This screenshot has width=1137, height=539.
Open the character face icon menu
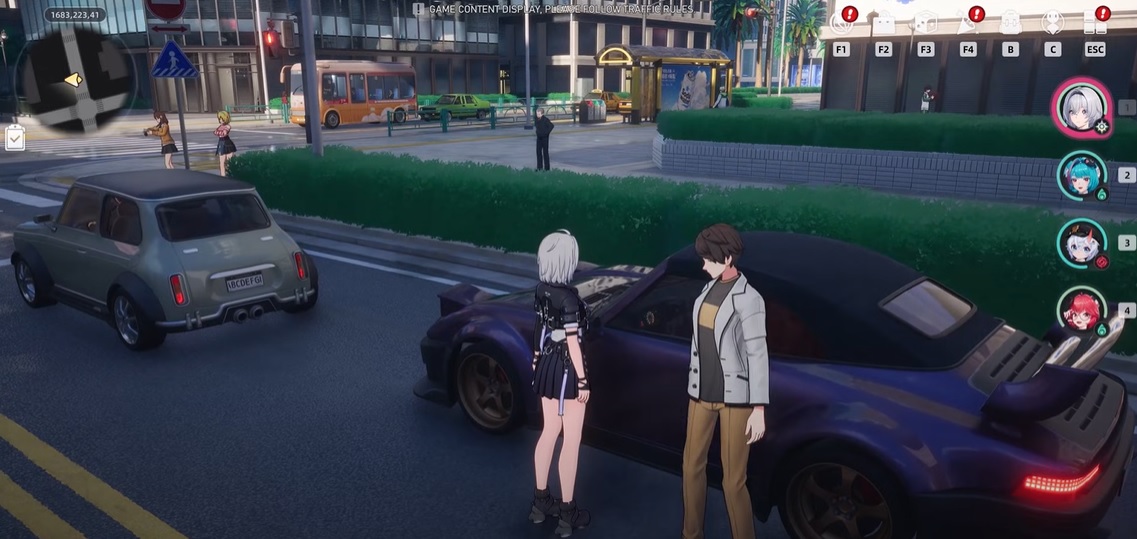coord(1052,23)
